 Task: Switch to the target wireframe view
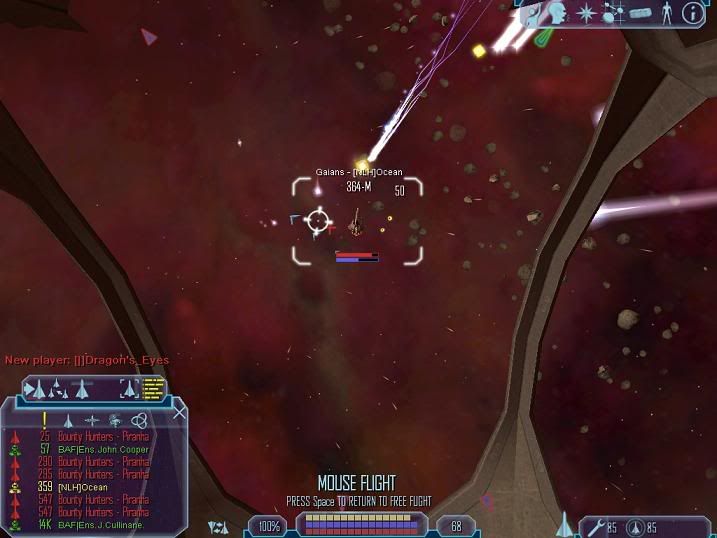130,387
